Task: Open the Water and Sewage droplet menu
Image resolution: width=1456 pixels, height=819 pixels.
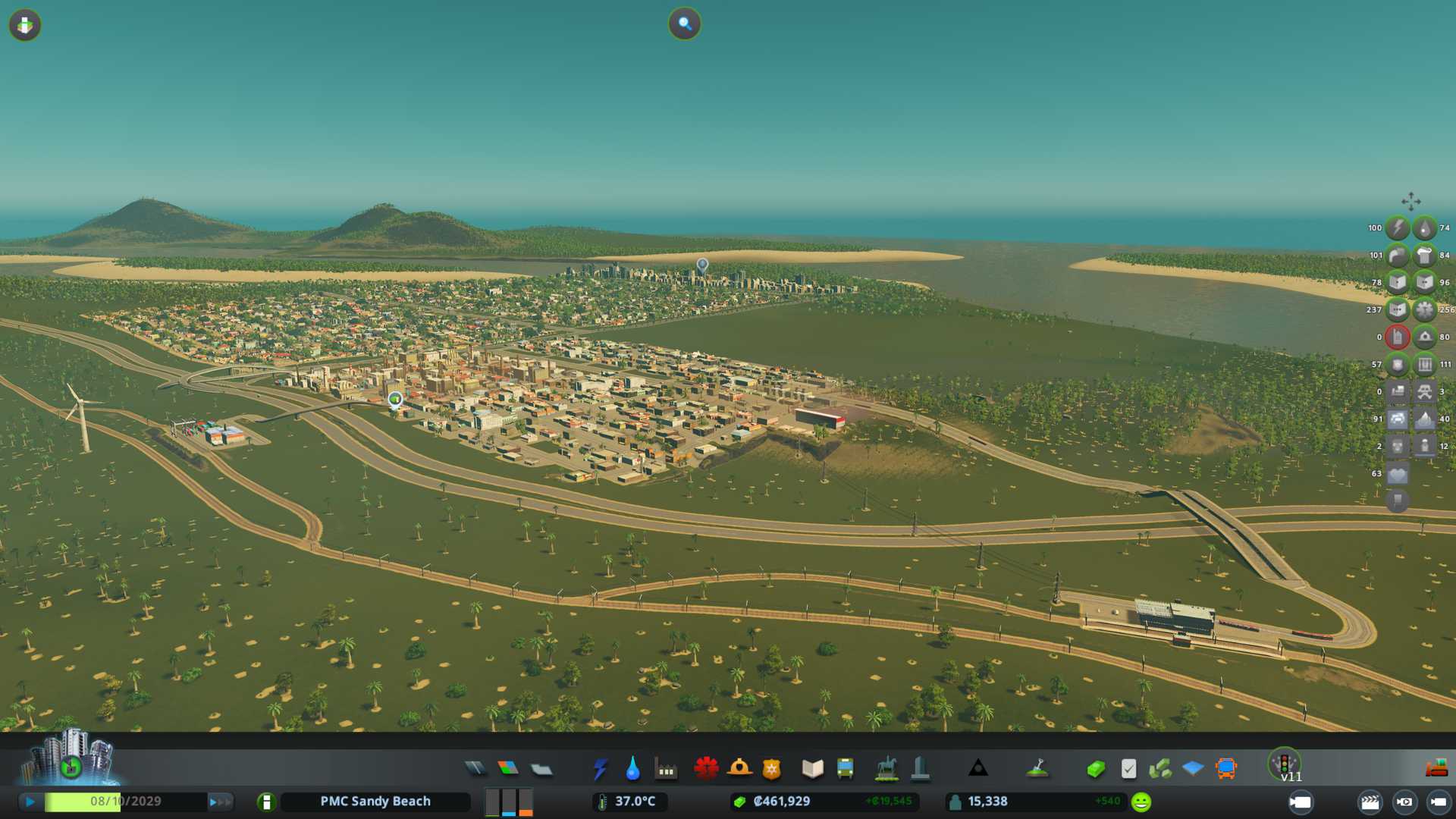Action: pyautogui.click(x=632, y=769)
